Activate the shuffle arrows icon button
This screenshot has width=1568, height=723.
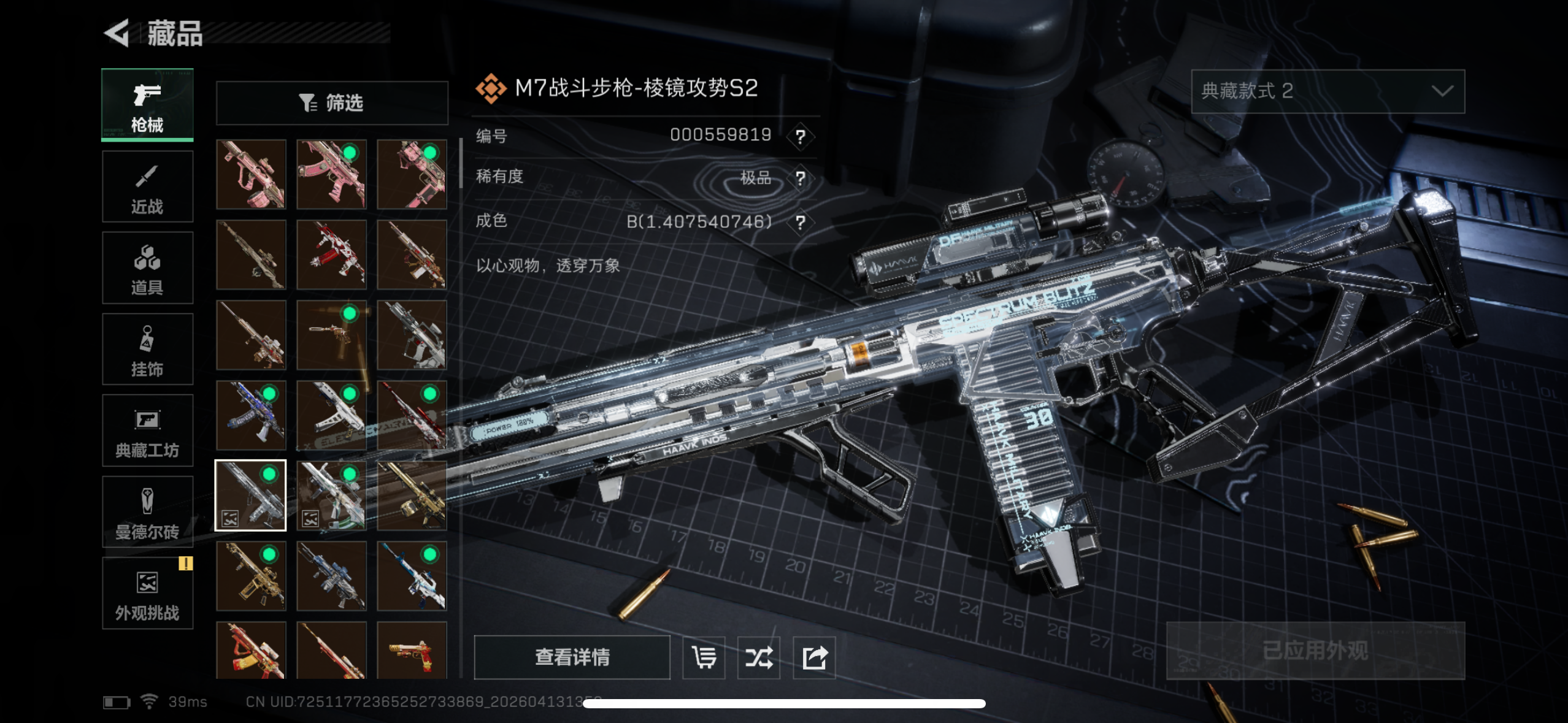tap(759, 657)
